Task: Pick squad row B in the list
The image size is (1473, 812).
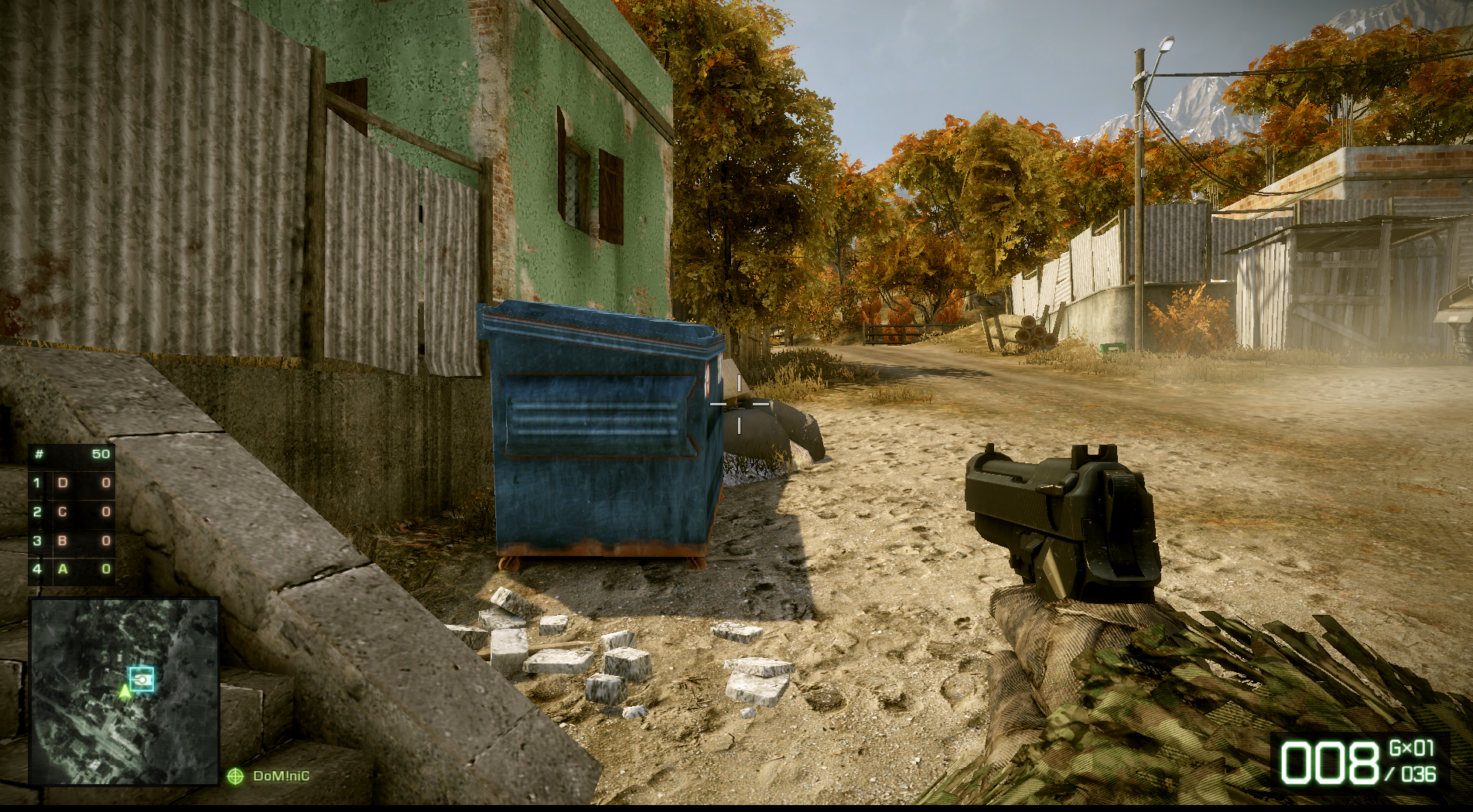Action: 72,541
